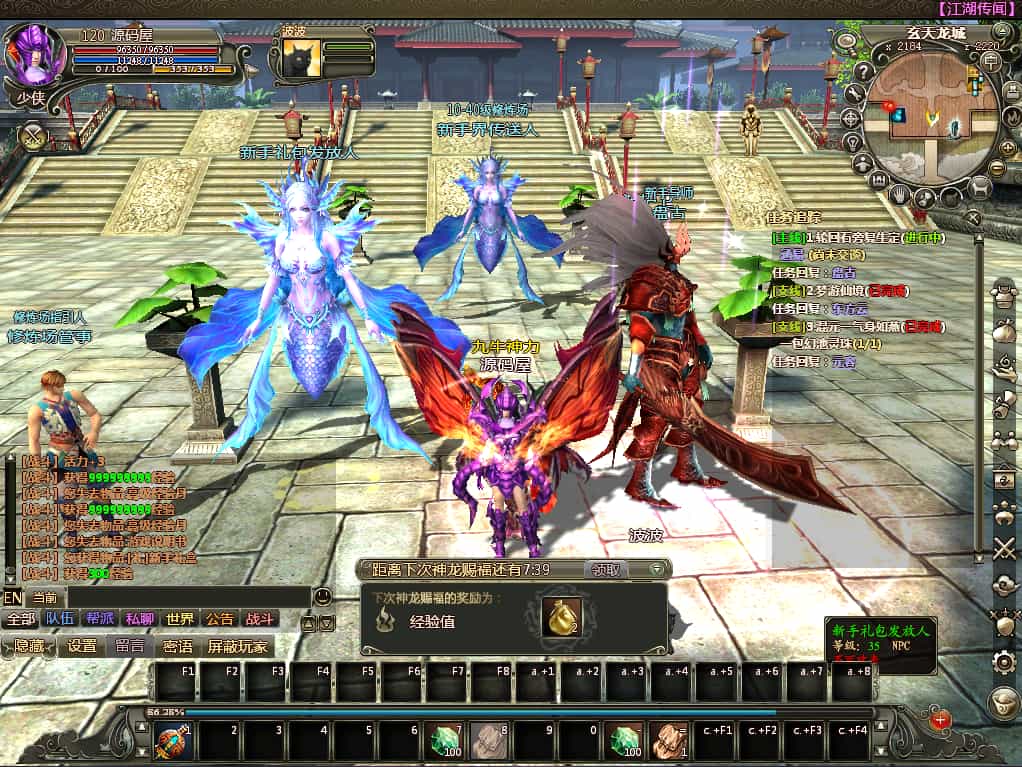This screenshot has width=1022, height=767.
Task: Open the gear system settings icon
Action: pos(1003,662)
